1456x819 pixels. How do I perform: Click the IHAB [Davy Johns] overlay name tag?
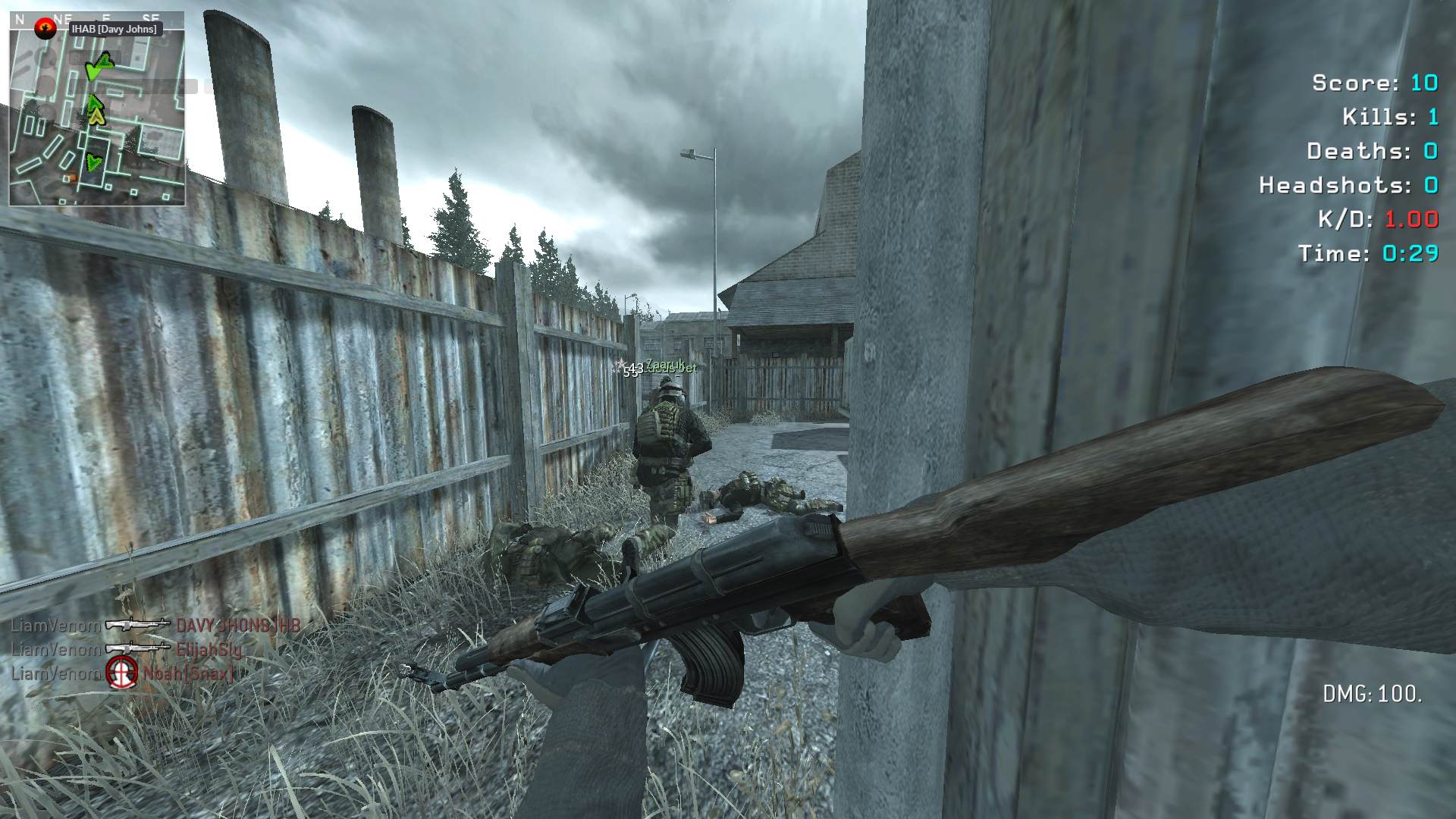click(115, 29)
